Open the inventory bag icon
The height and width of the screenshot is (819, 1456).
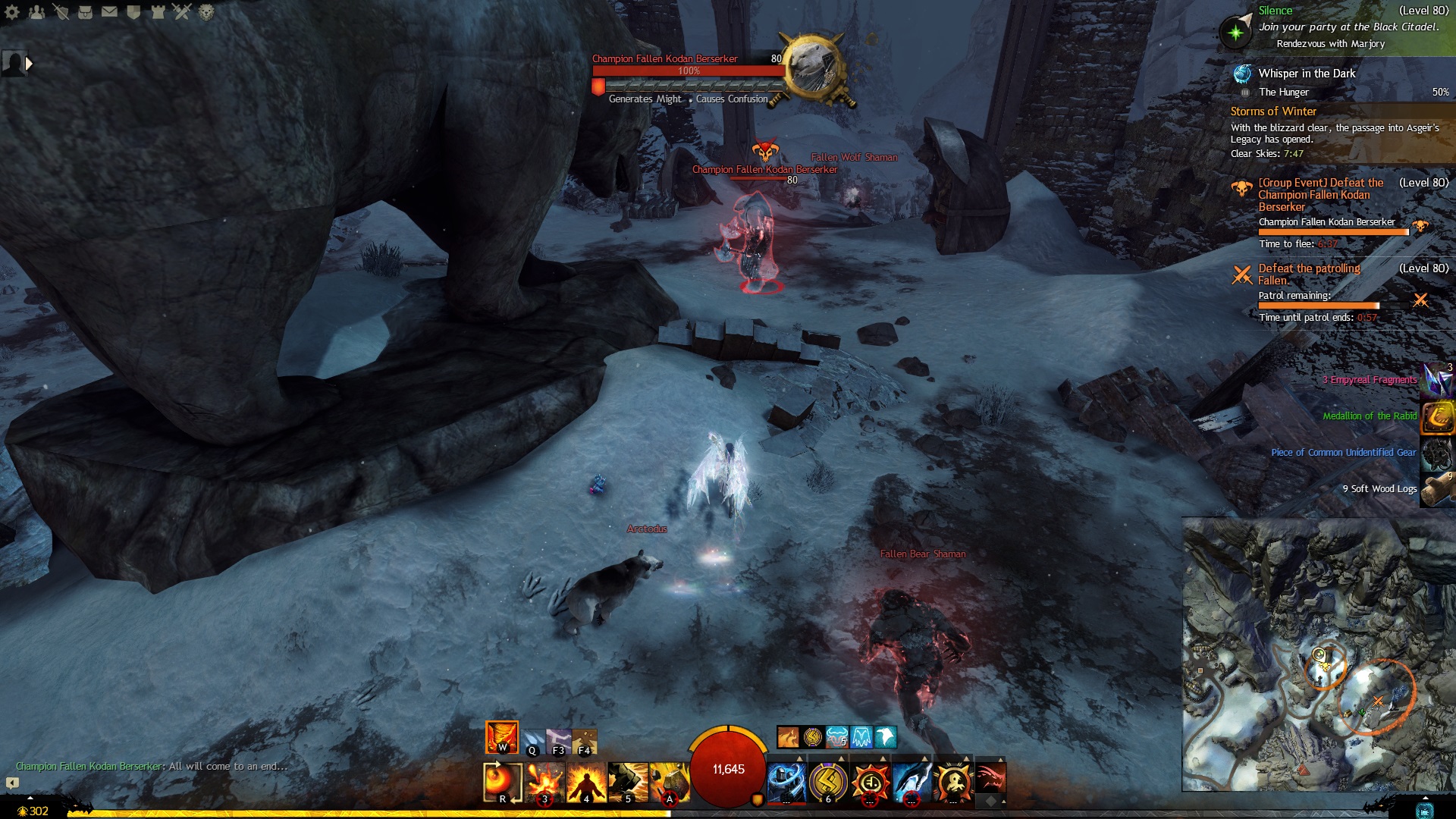86,12
